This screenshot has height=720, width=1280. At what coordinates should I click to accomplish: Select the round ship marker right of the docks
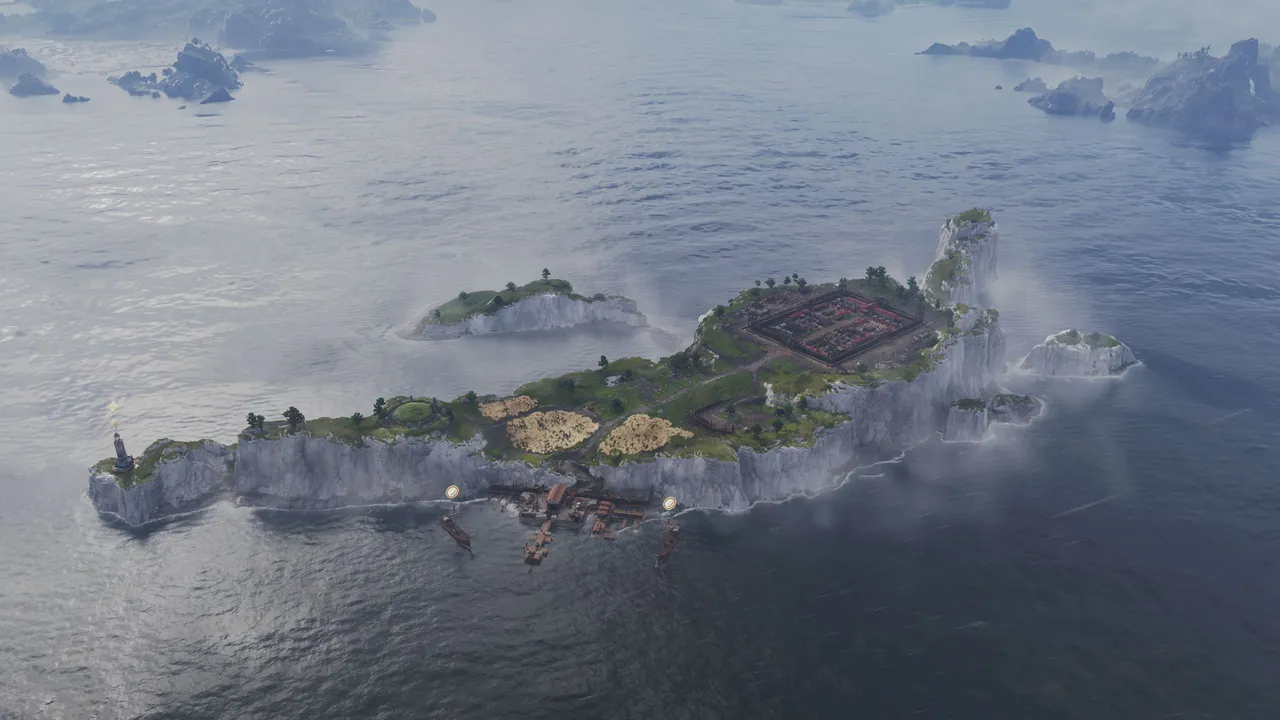click(x=669, y=504)
